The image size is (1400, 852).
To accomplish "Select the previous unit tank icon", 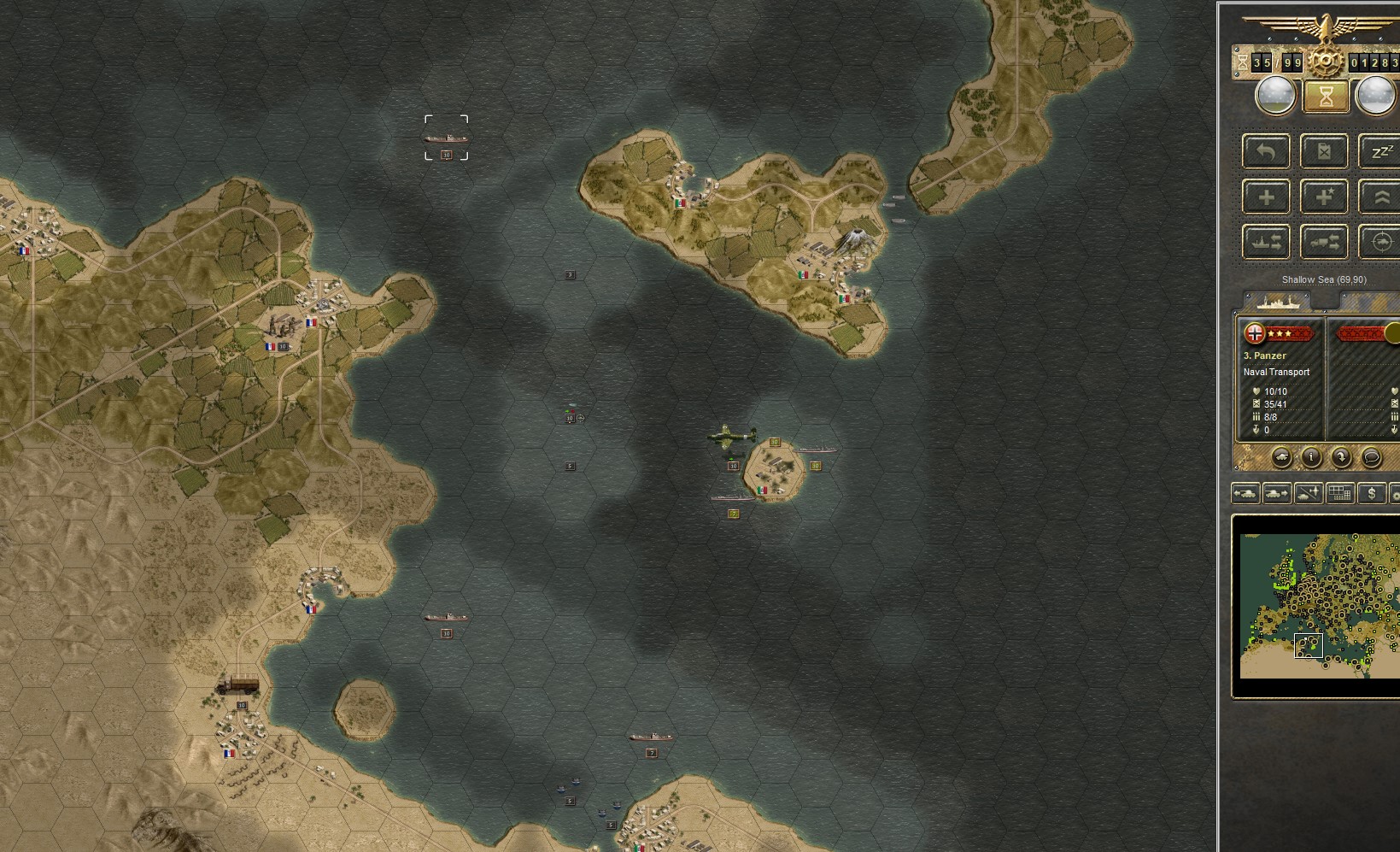I will 1245,493.
